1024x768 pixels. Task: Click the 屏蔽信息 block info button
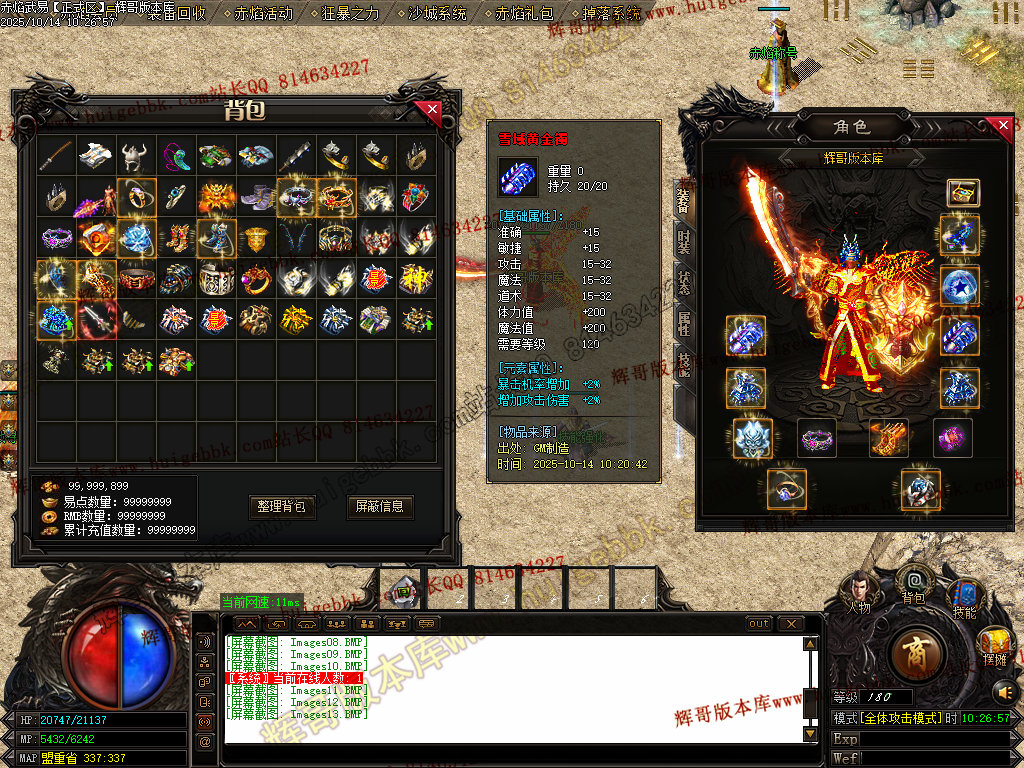[x=380, y=507]
